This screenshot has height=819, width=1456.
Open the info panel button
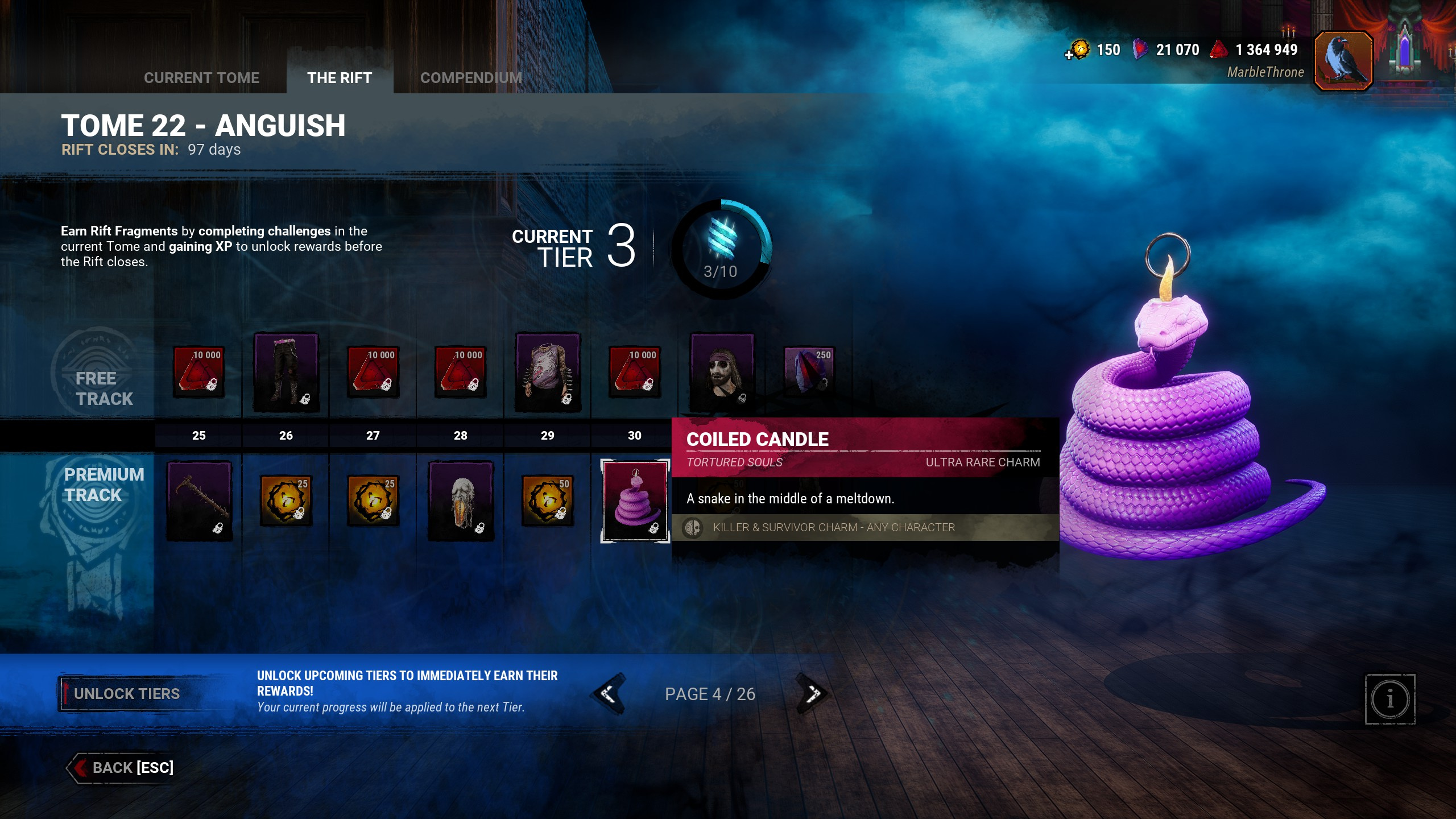(x=1389, y=700)
